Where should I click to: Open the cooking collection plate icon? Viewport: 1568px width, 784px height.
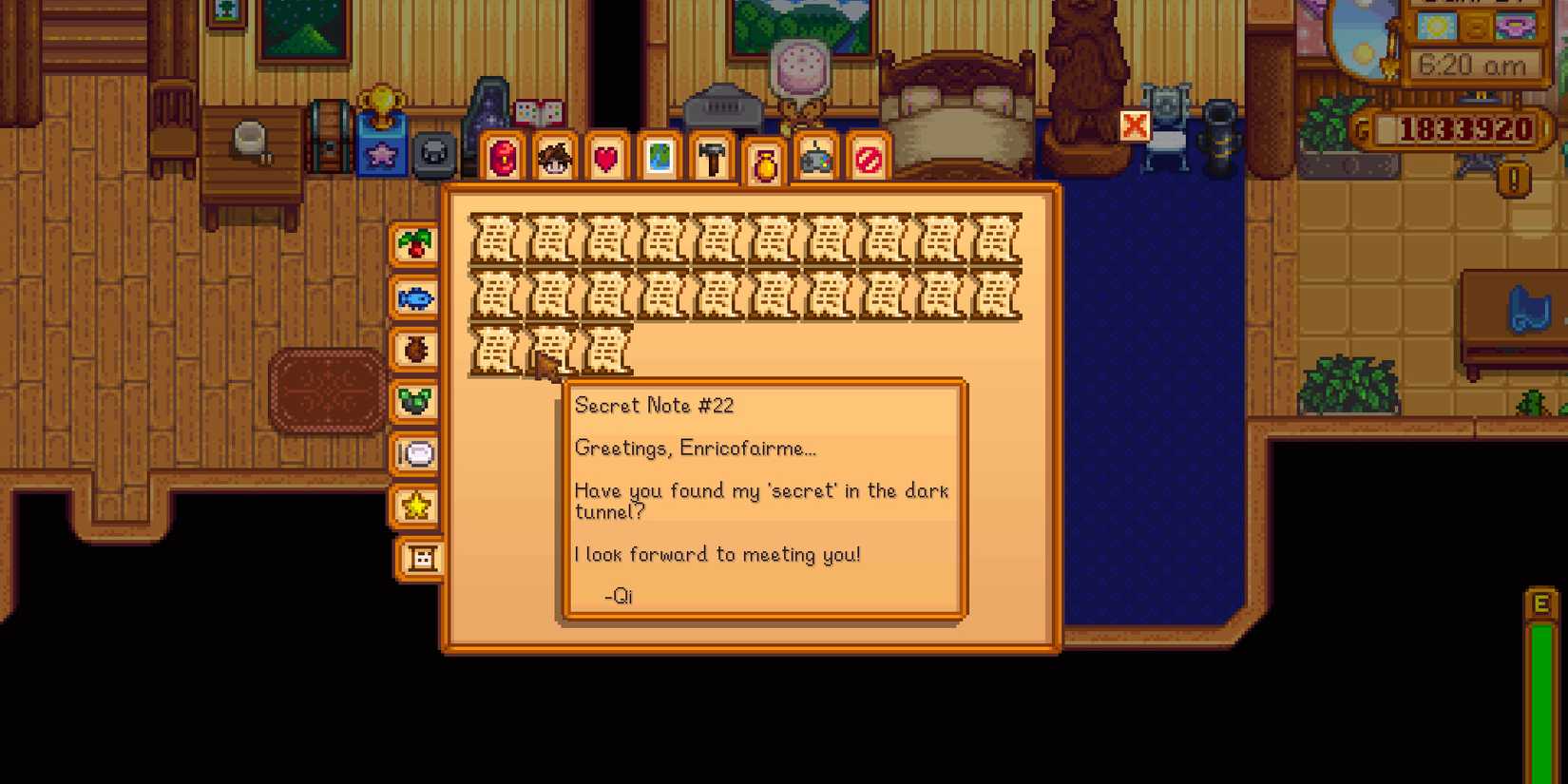415,455
